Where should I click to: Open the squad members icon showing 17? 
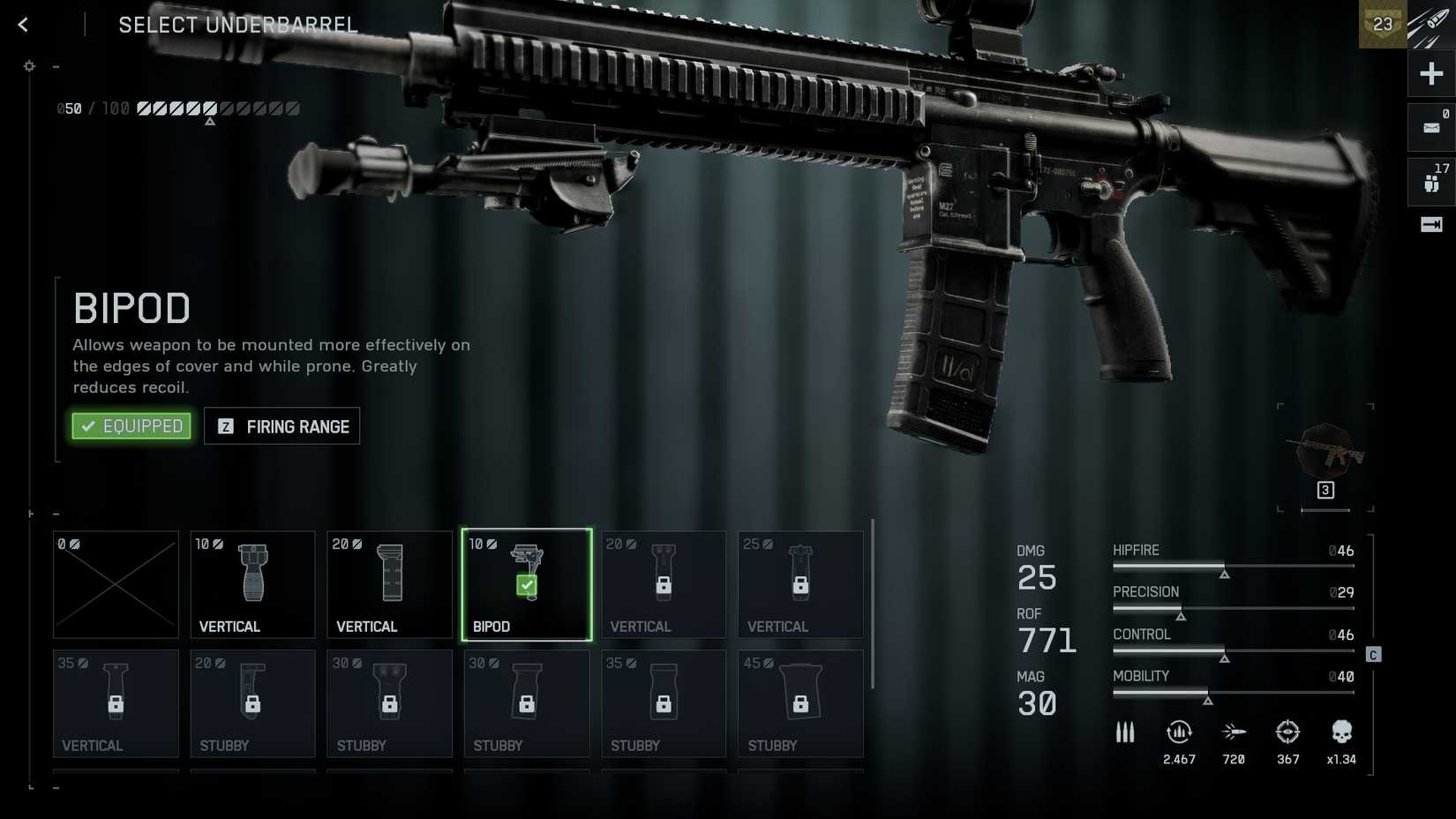tap(1431, 182)
